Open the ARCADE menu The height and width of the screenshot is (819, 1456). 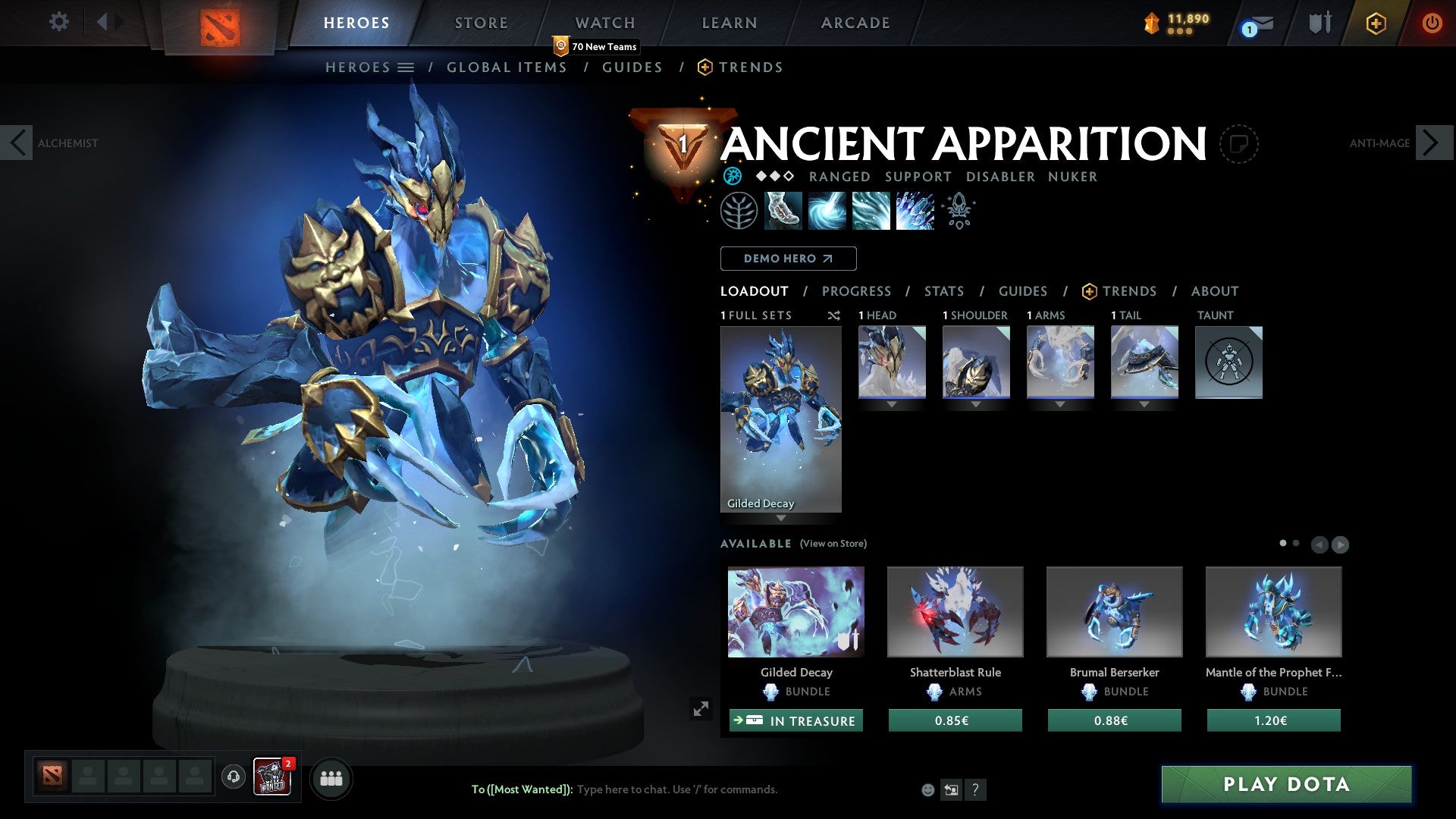click(x=855, y=23)
